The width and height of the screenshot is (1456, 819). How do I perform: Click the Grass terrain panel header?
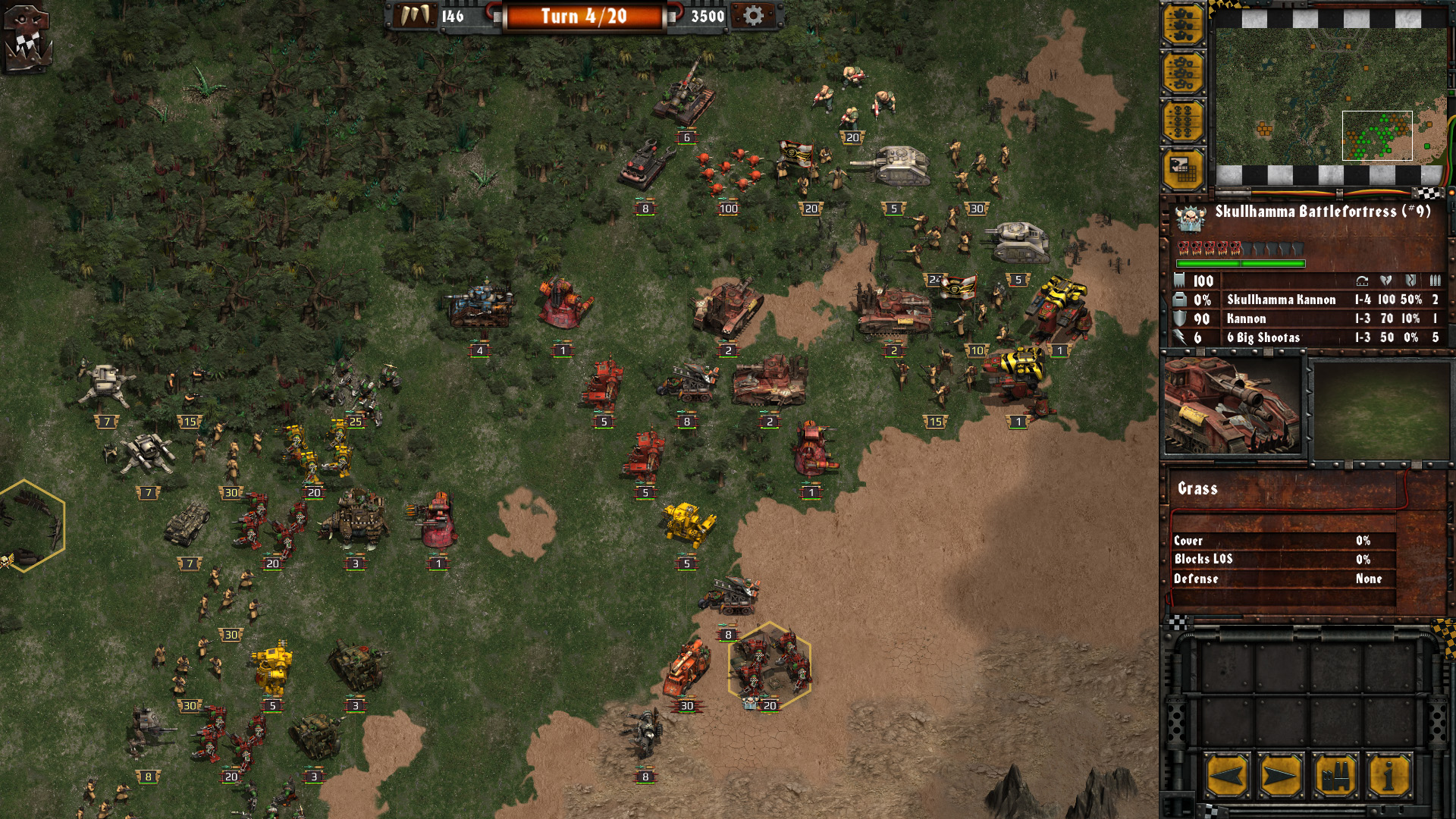[x=1197, y=490]
